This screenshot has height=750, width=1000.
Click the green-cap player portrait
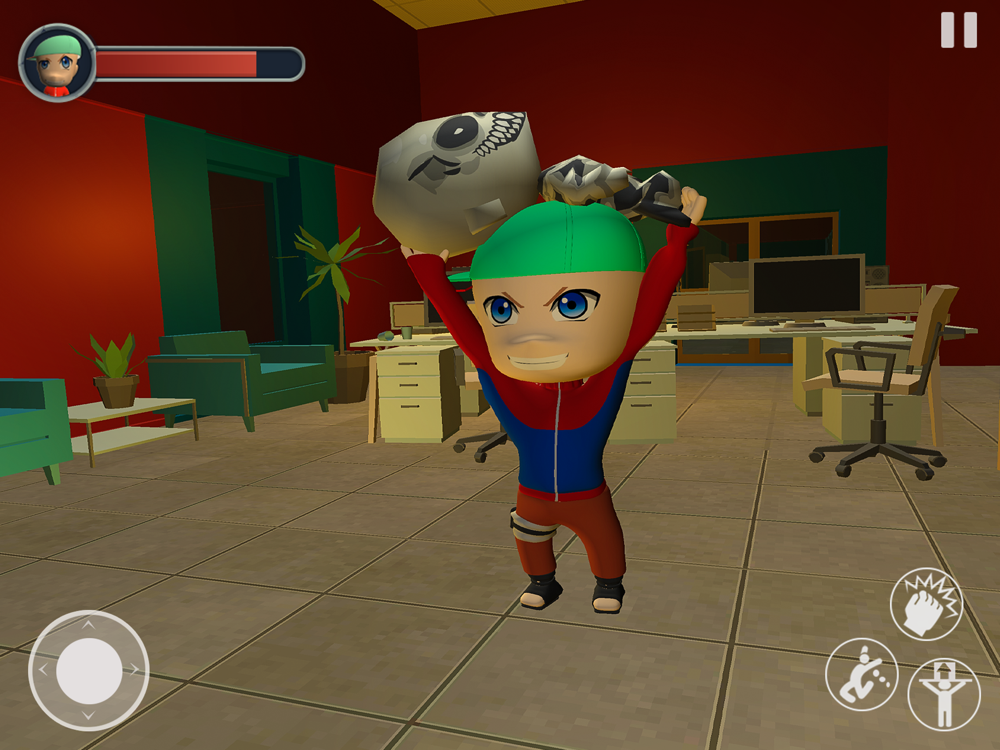tap(57, 63)
